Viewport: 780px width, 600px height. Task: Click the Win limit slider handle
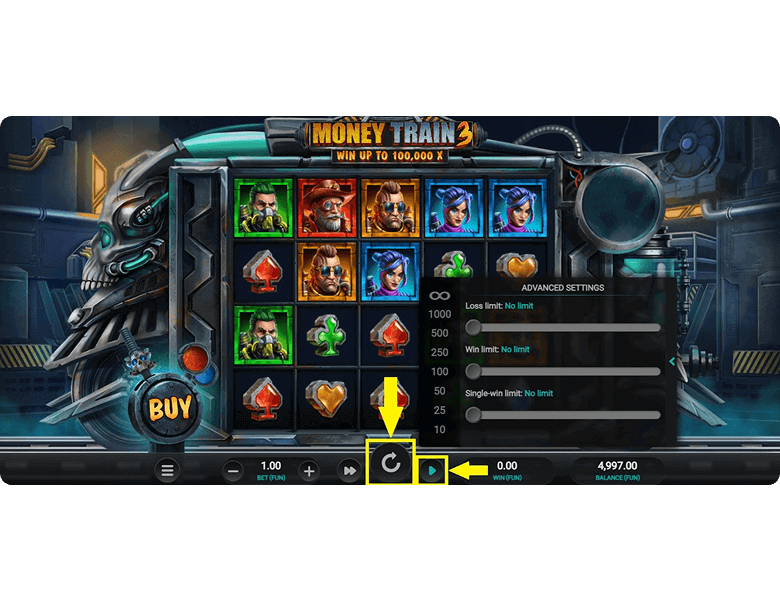[473, 371]
